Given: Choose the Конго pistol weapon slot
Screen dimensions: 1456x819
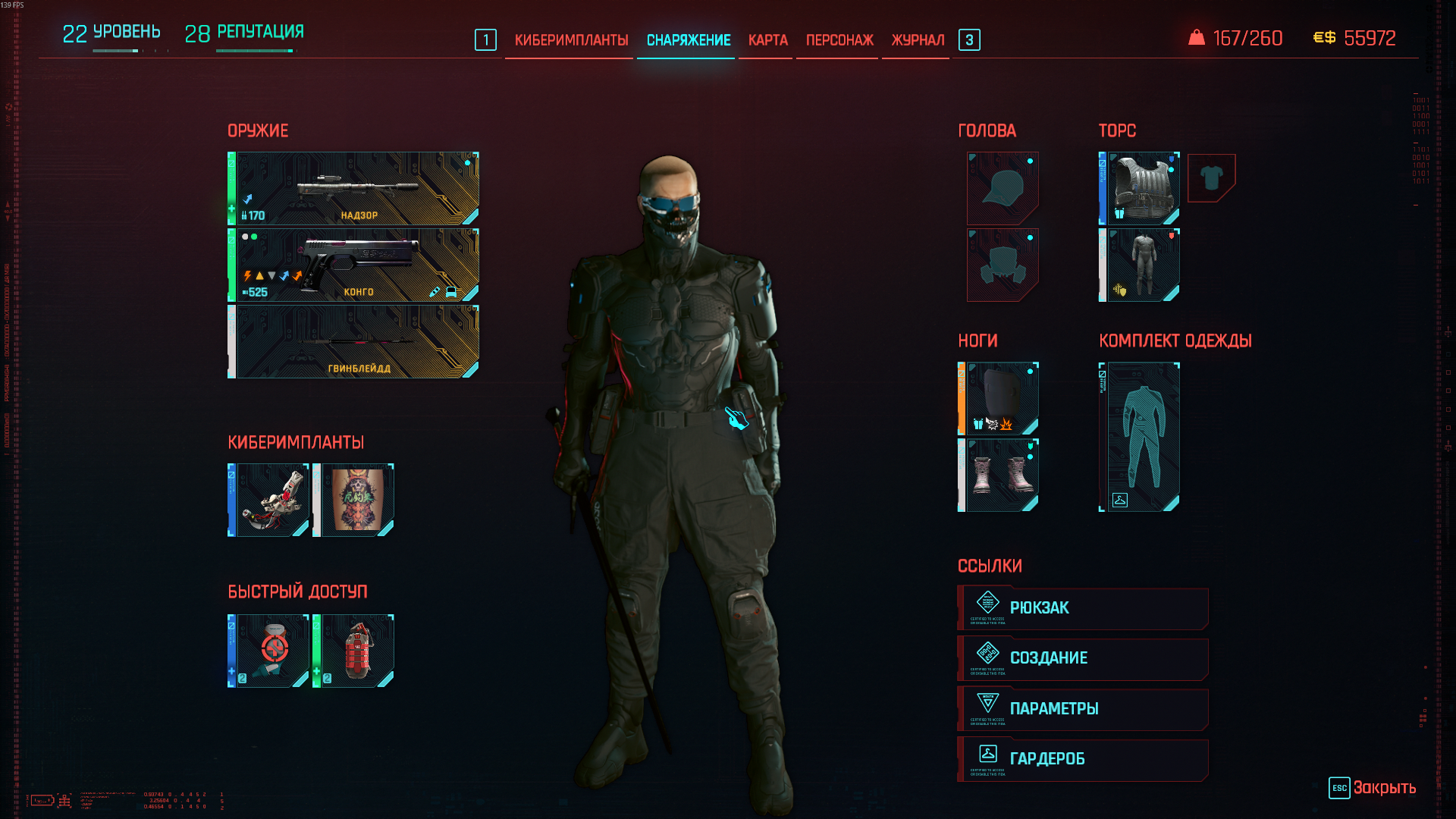Looking at the screenshot, I should (x=355, y=265).
